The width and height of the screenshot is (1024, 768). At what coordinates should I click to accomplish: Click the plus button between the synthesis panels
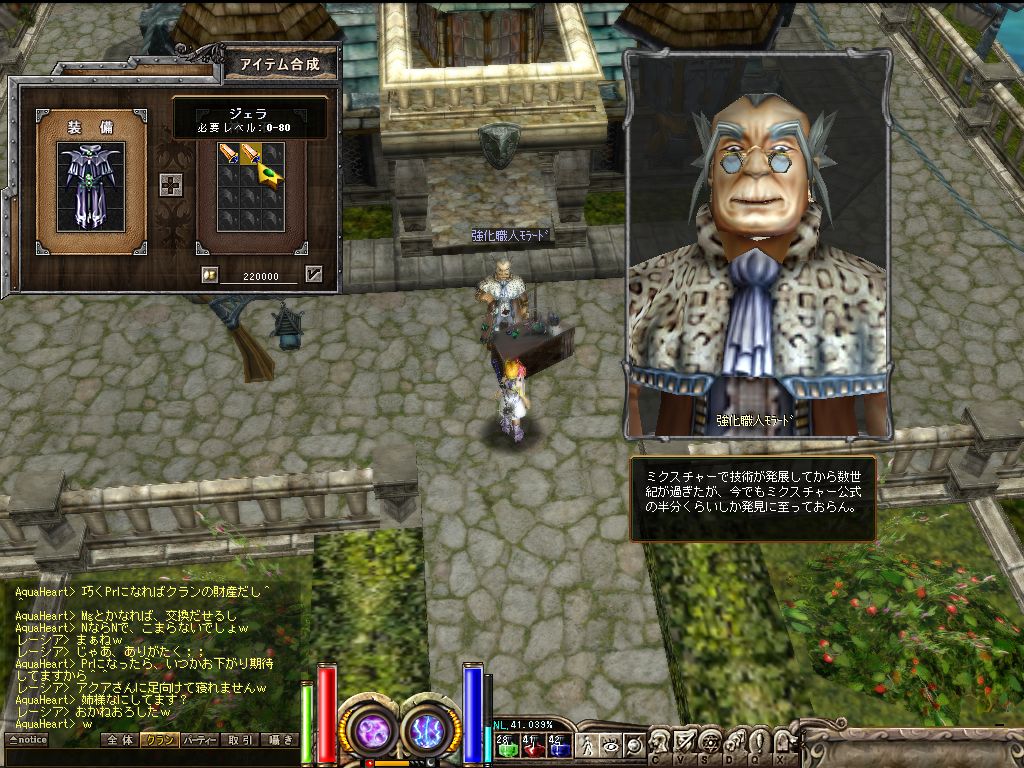pos(170,185)
